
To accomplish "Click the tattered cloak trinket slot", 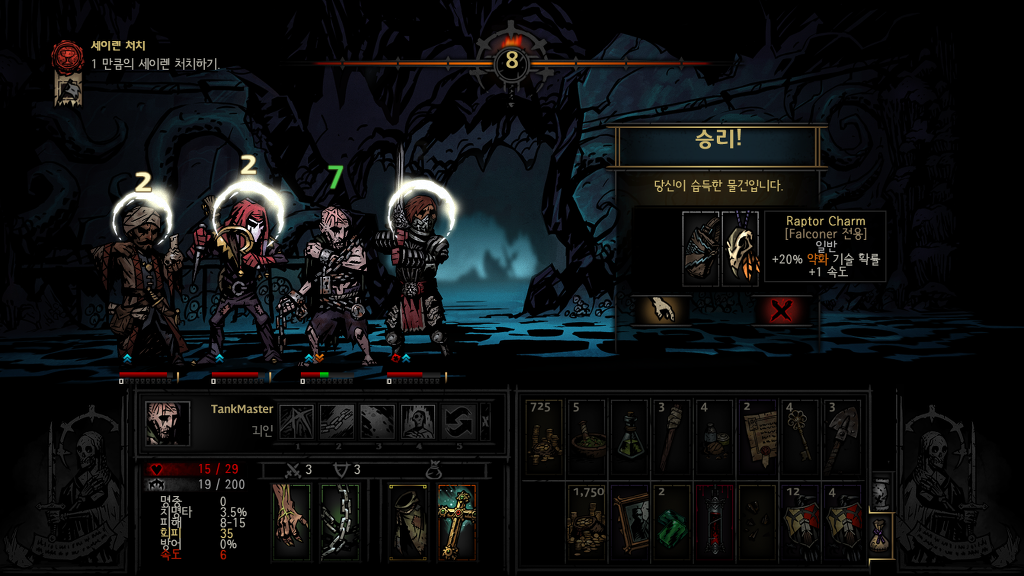I will 407,521.
